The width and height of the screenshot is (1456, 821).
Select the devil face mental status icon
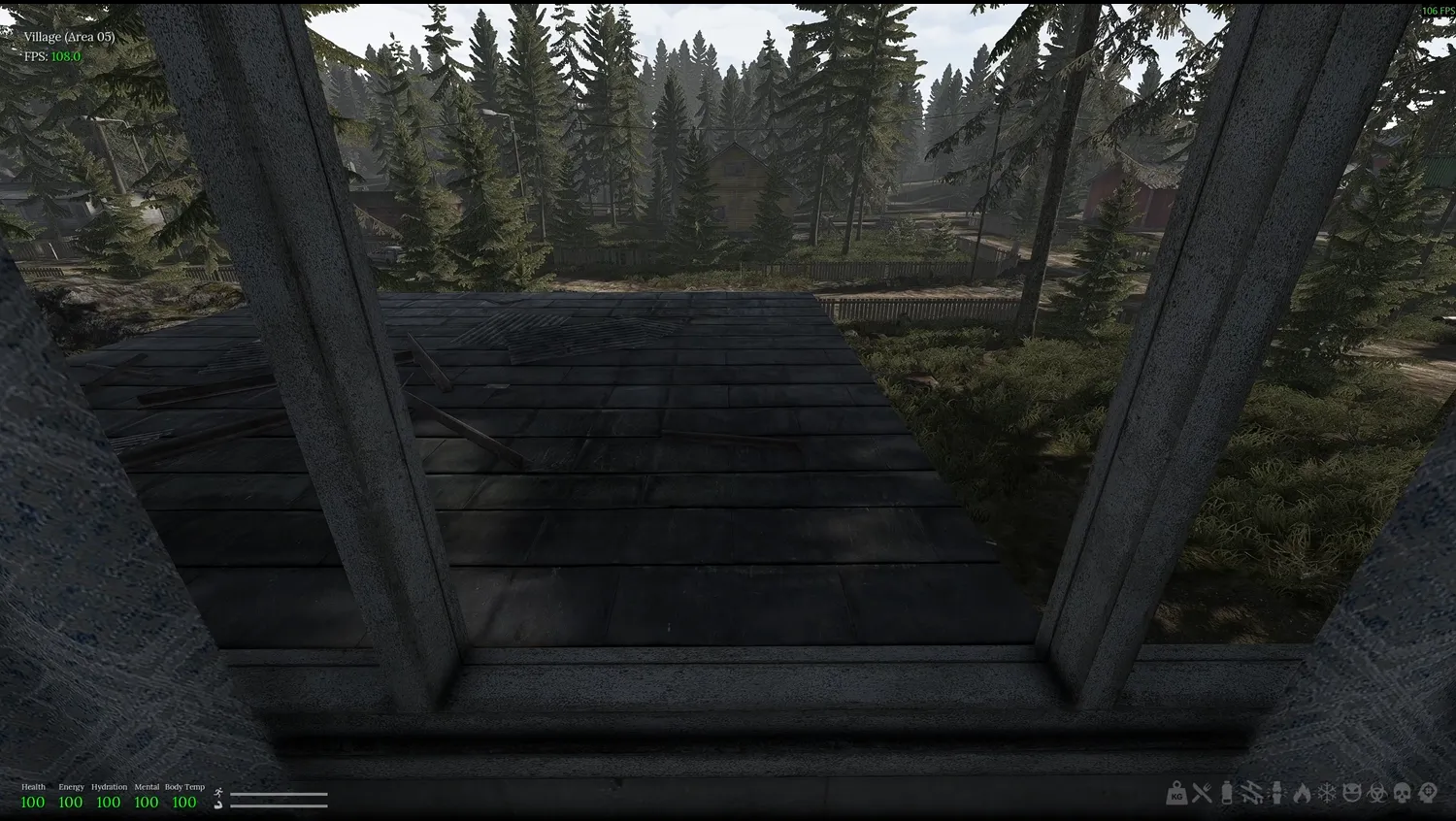(1353, 794)
